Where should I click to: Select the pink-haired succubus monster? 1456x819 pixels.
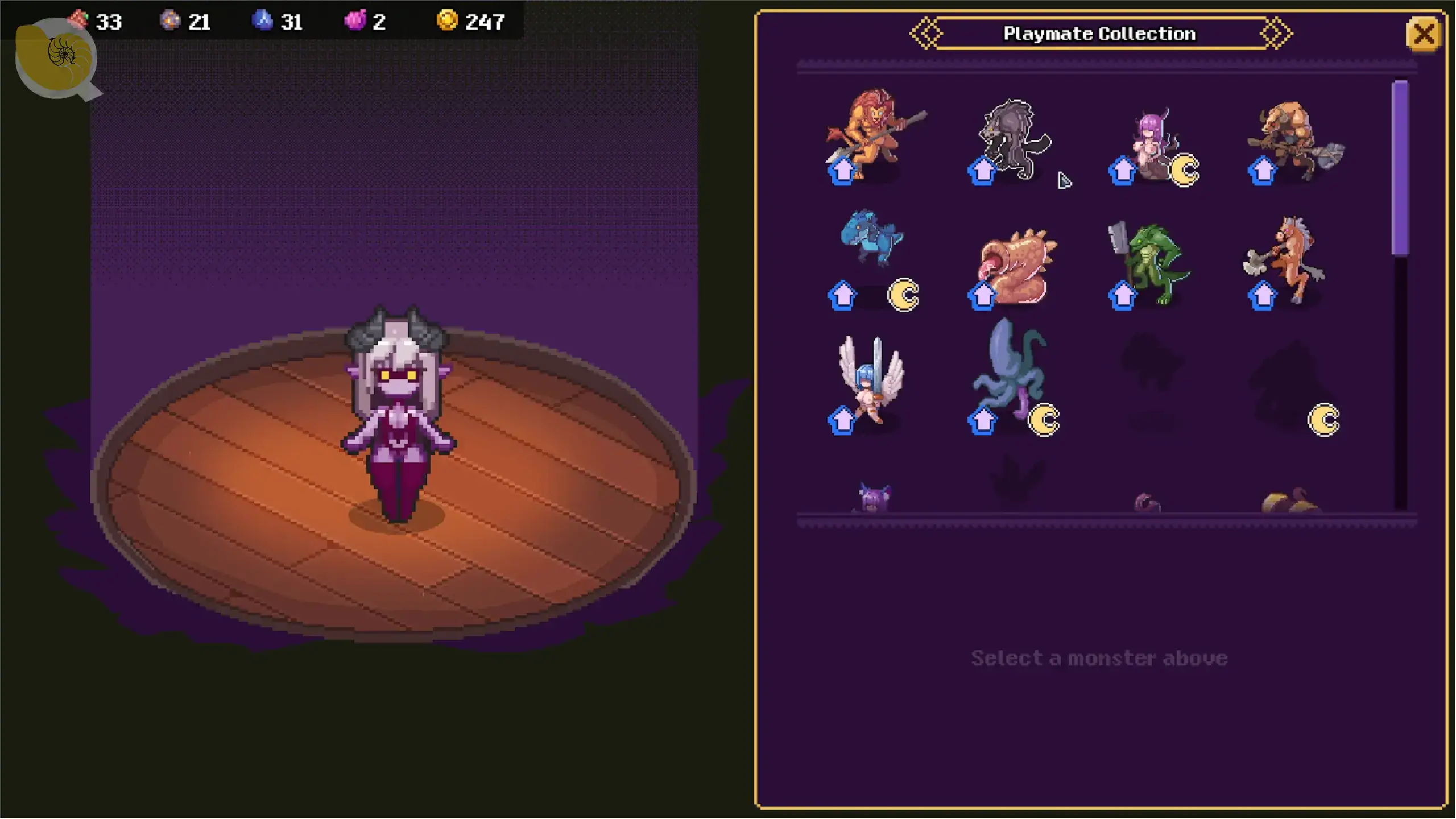coord(1152,142)
